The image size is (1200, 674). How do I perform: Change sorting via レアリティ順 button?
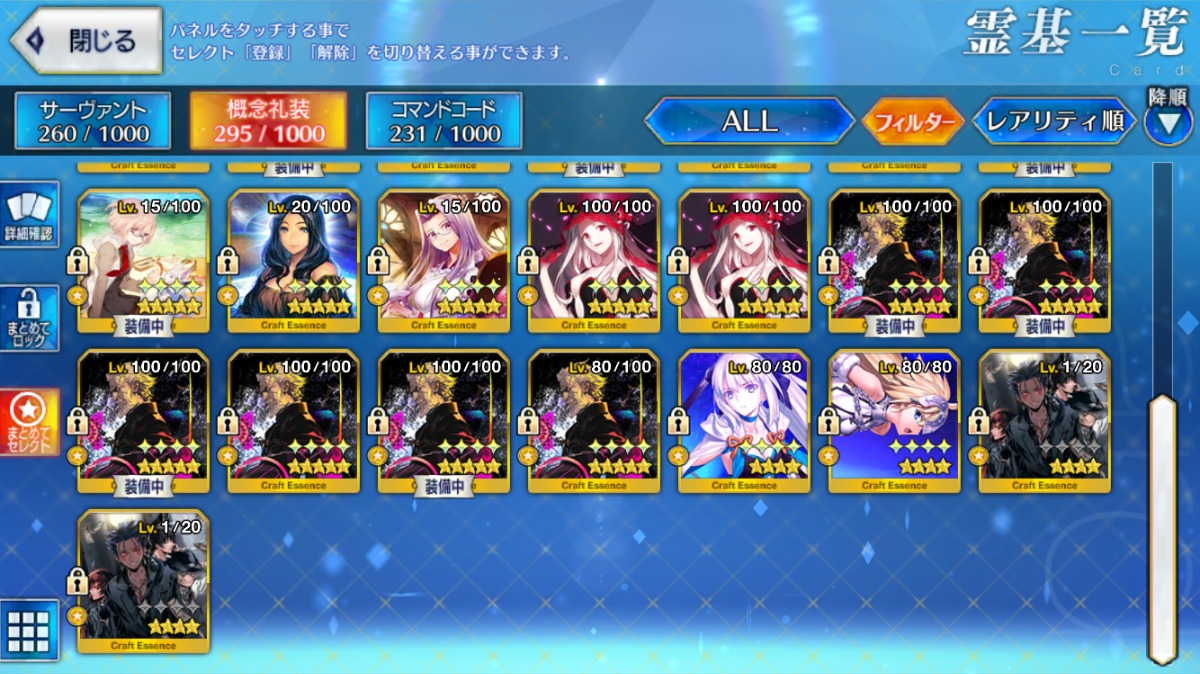coord(1055,122)
